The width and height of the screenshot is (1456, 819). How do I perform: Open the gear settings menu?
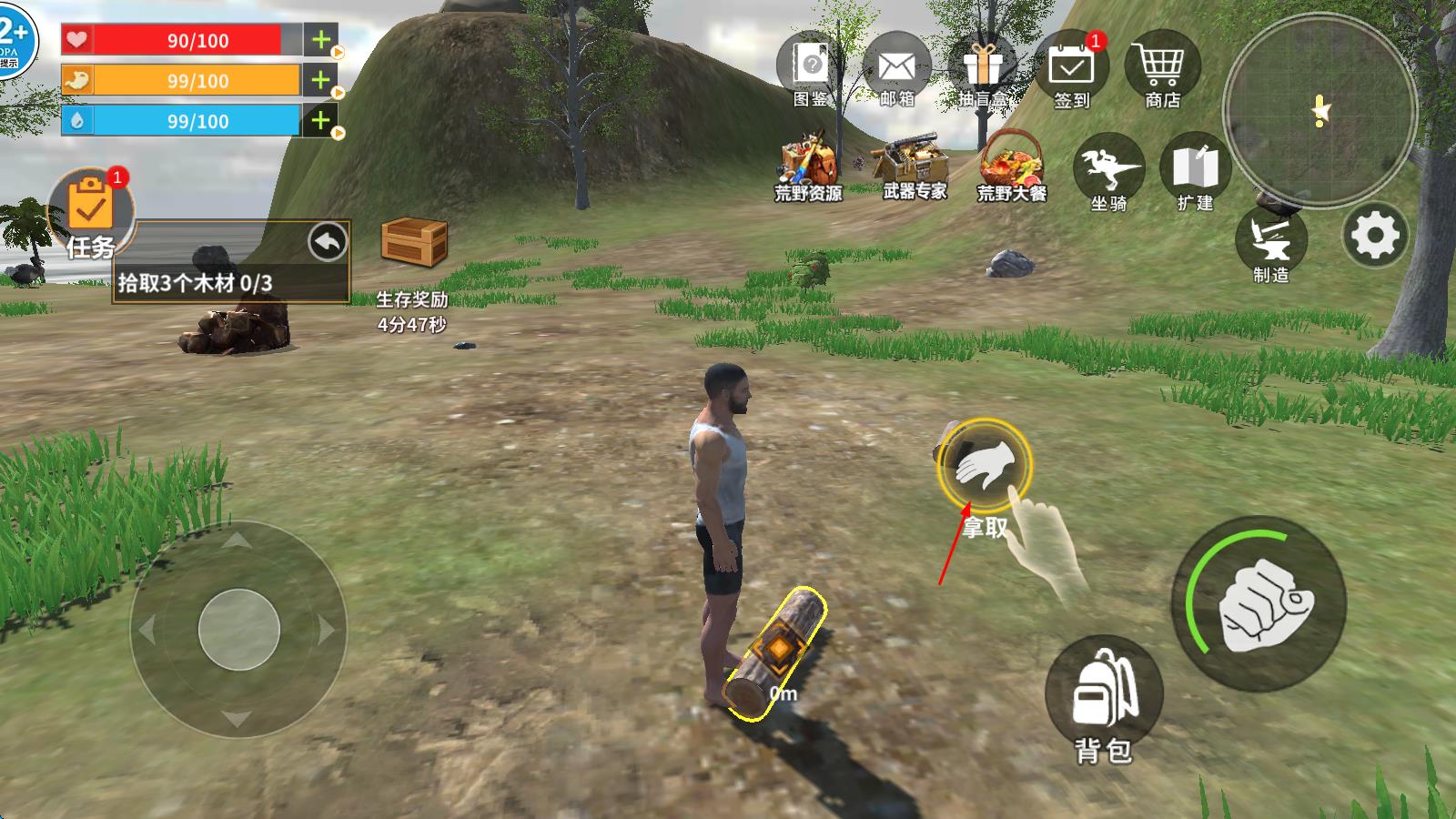1374,237
